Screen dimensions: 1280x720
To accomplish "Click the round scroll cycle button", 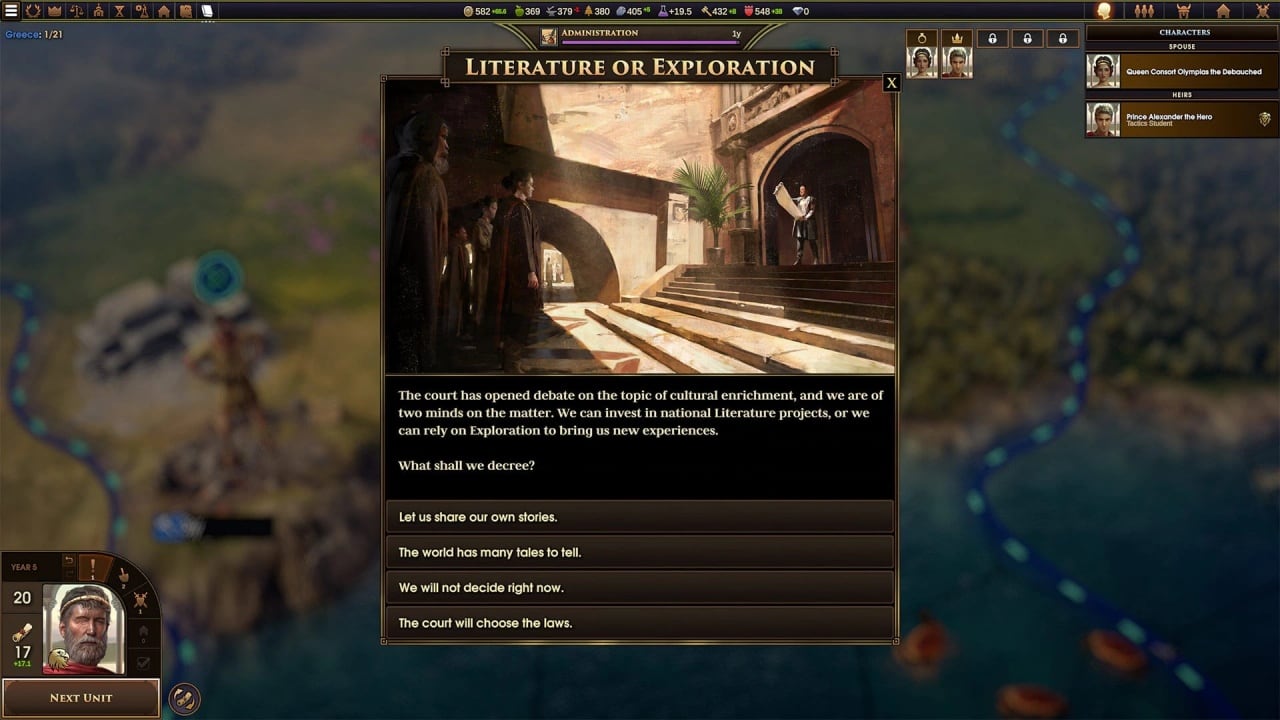I will [184, 697].
